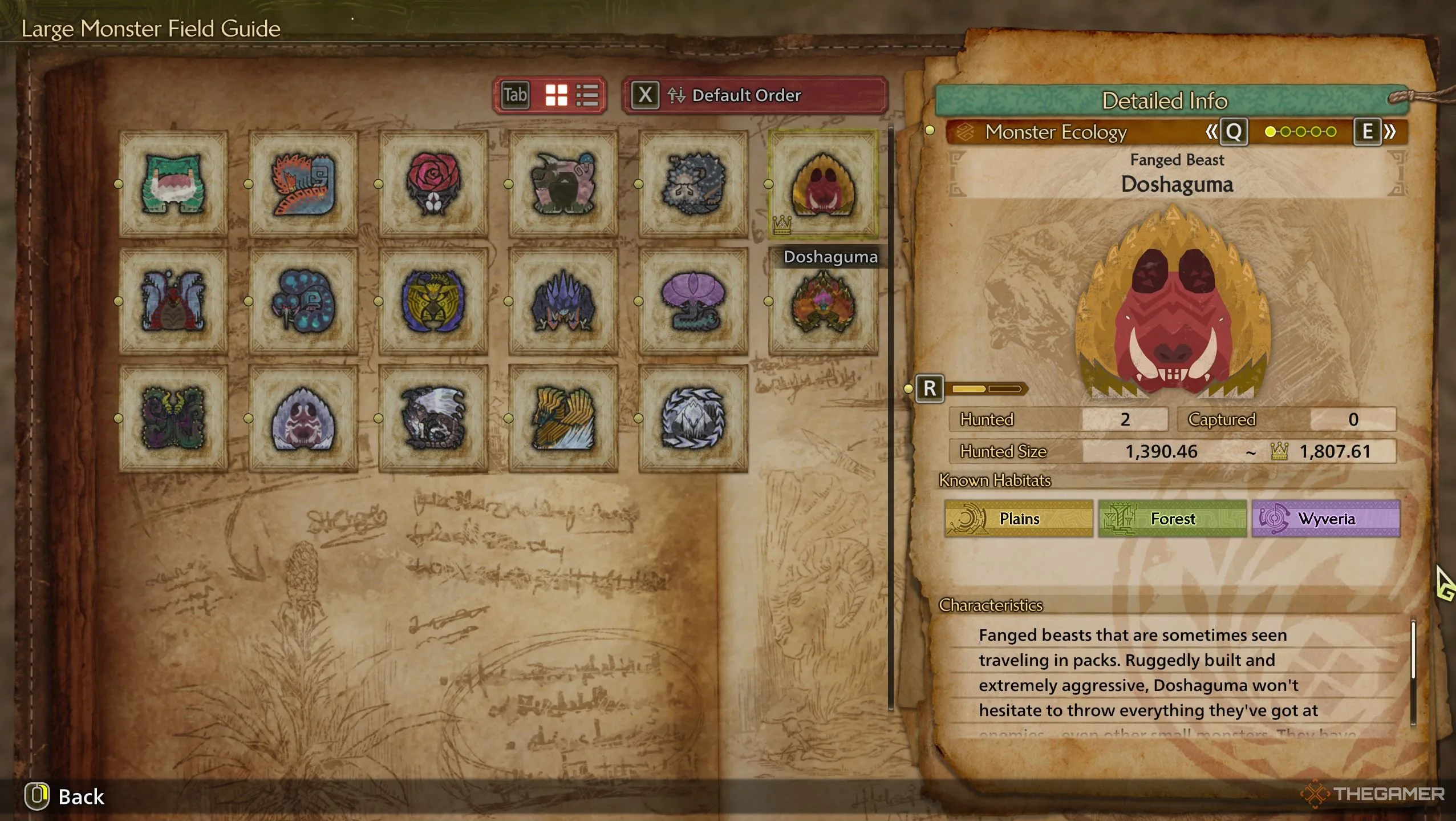Viewport: 1456px width, 821px height.
Task: Open the orange feathered Quematrice entry
Action: click(x=303, y=184)
